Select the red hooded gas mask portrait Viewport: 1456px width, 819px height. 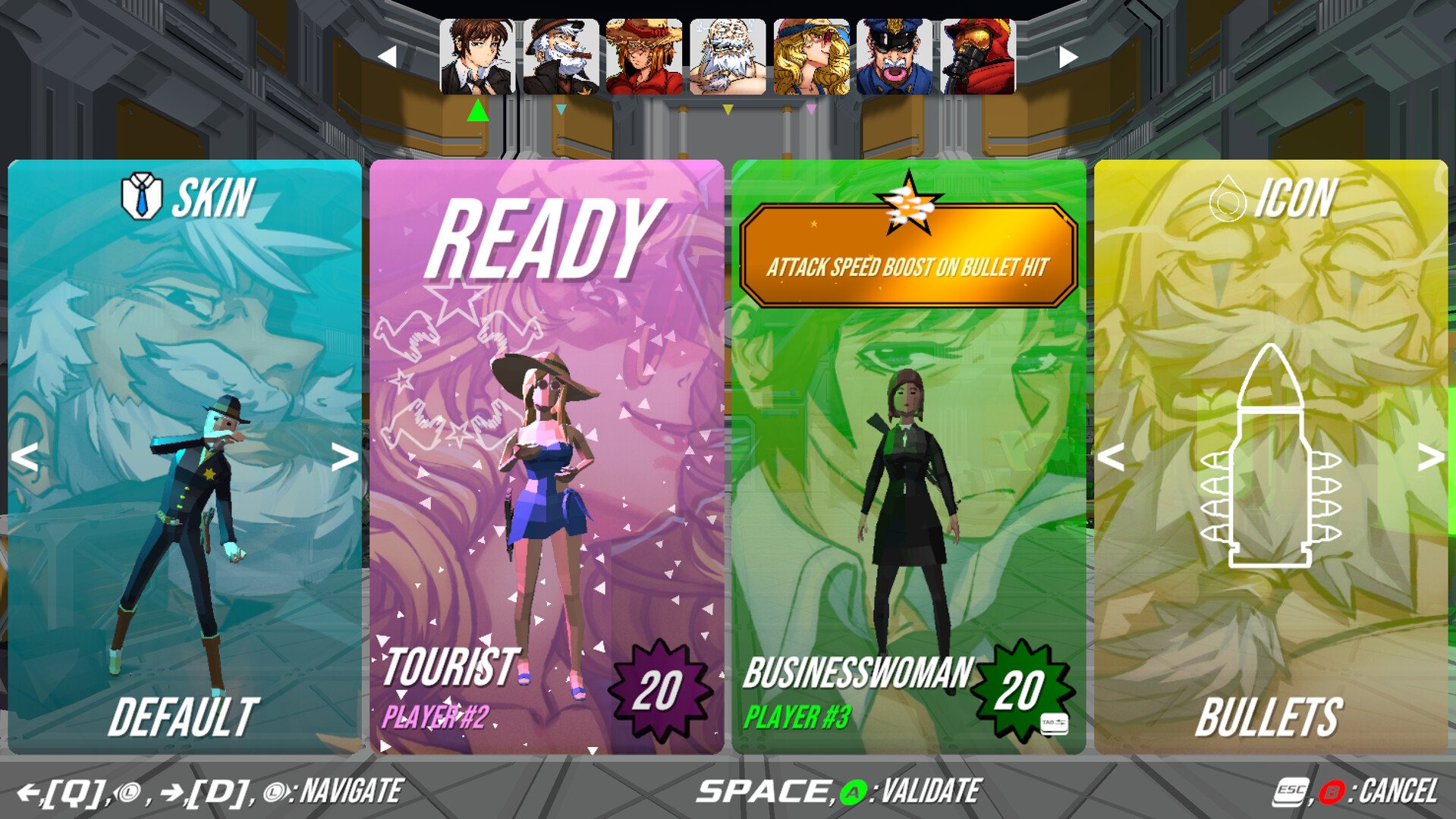coord(978,58)
